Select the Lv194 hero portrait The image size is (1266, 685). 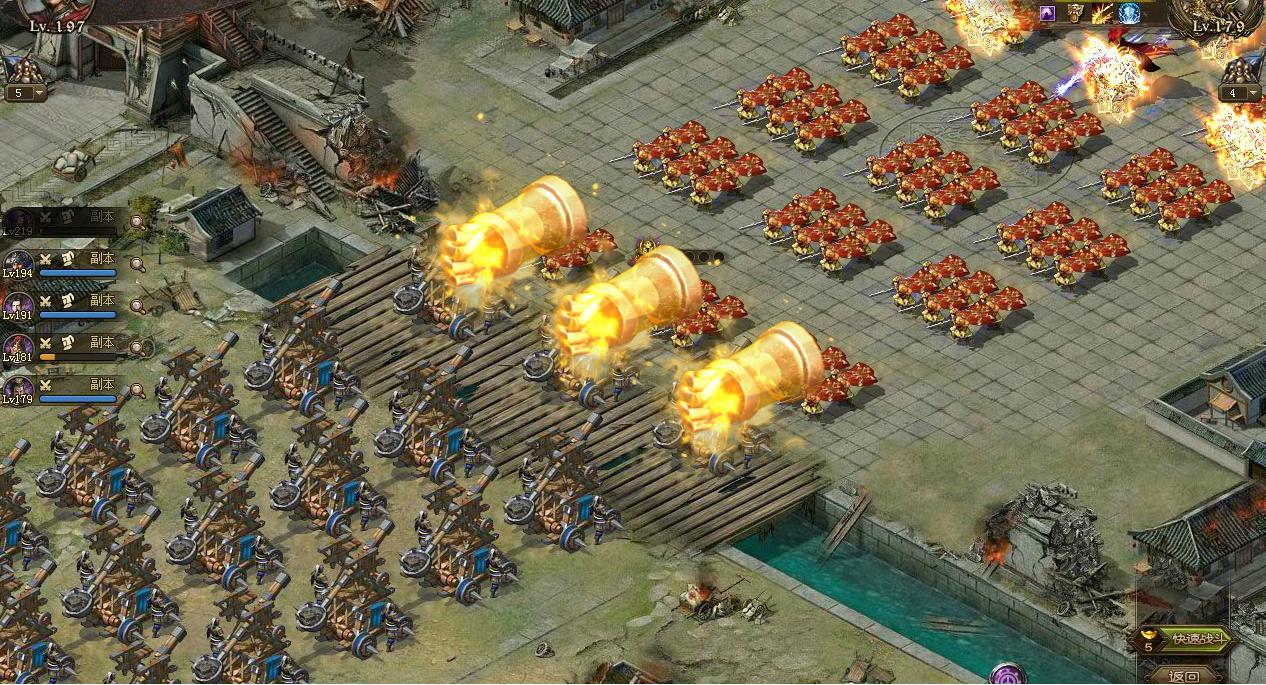(16, 264)
